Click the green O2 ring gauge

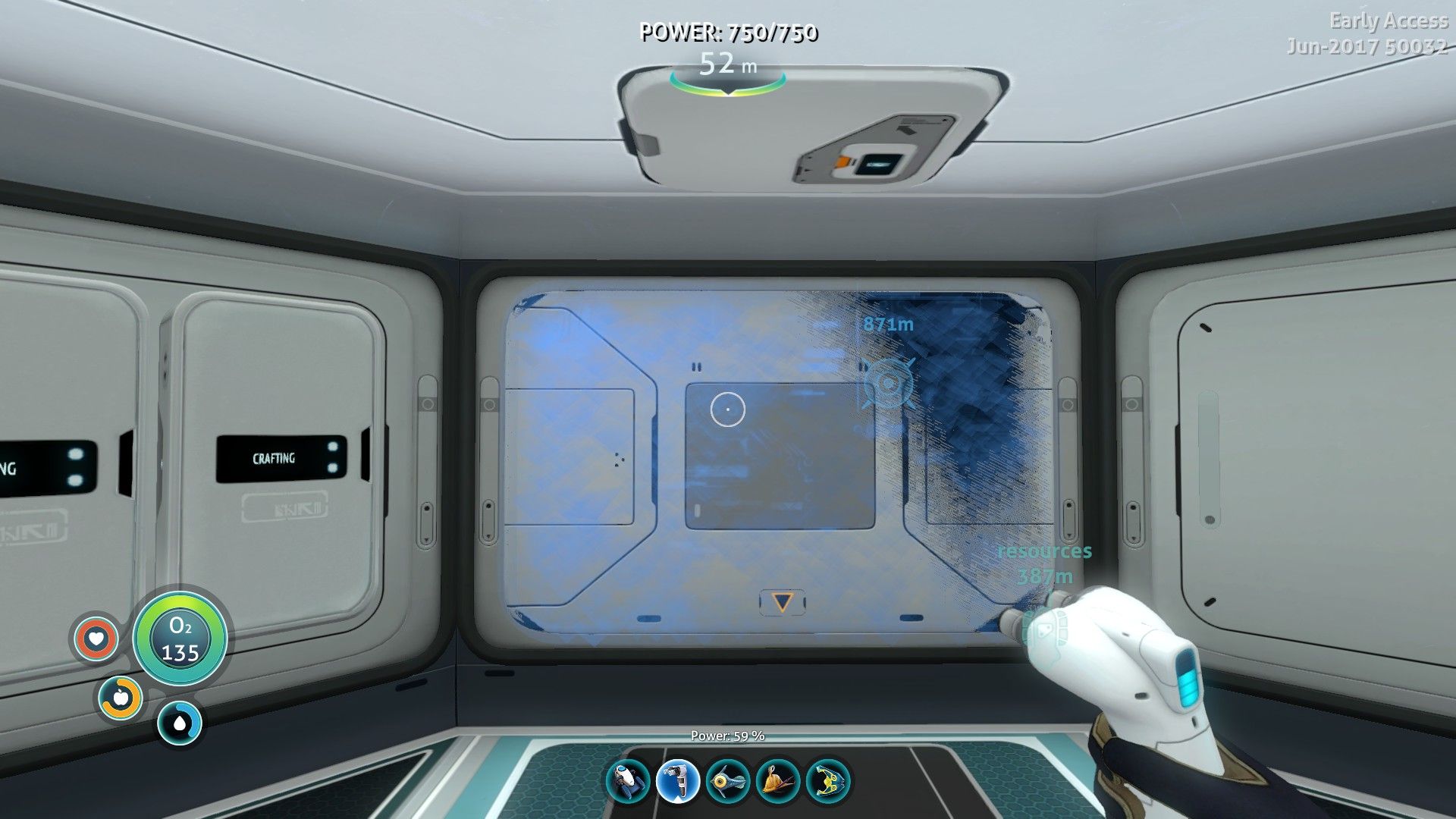click(x=180, y=639)
